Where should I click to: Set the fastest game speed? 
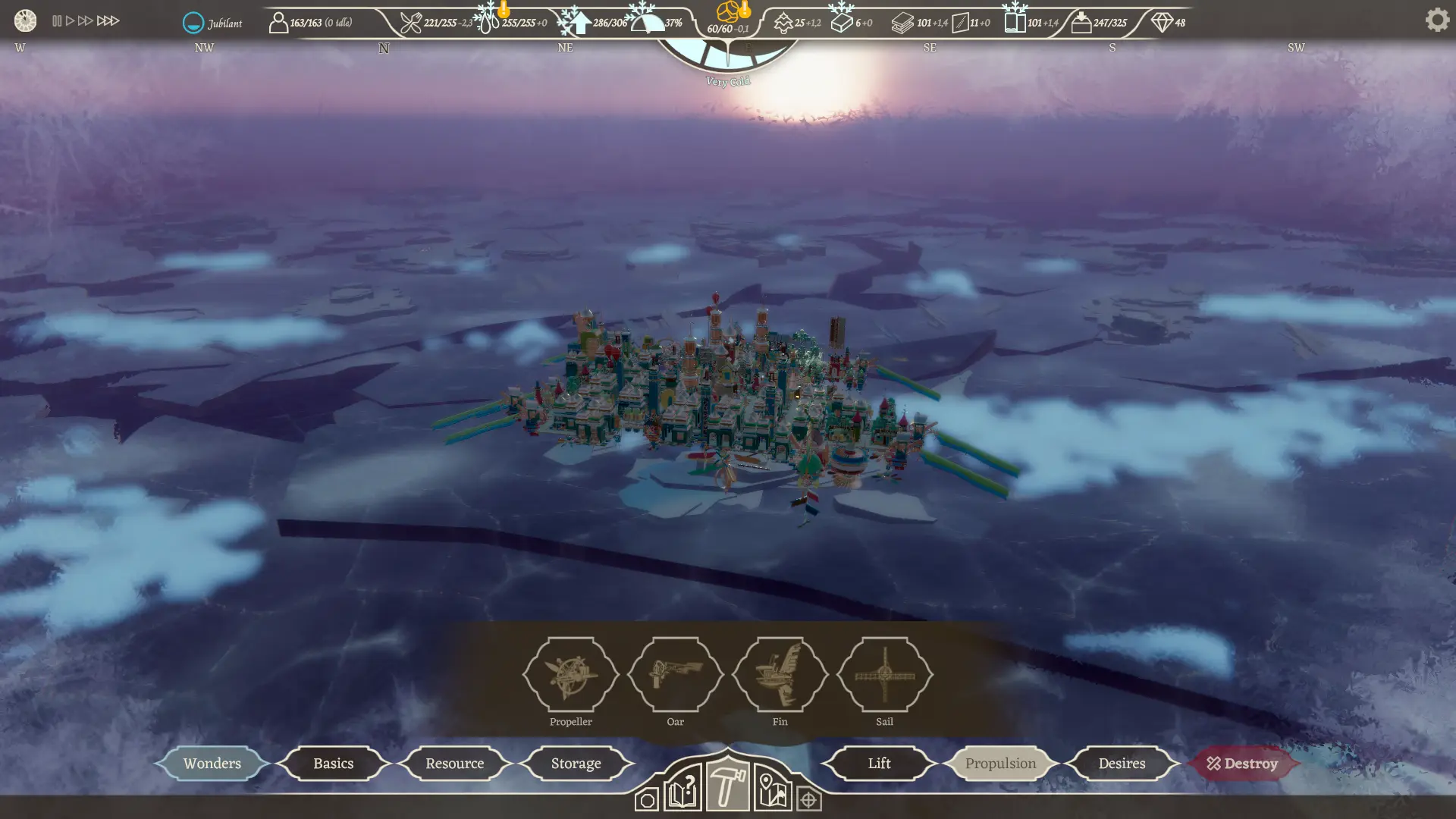click(108, 20)
